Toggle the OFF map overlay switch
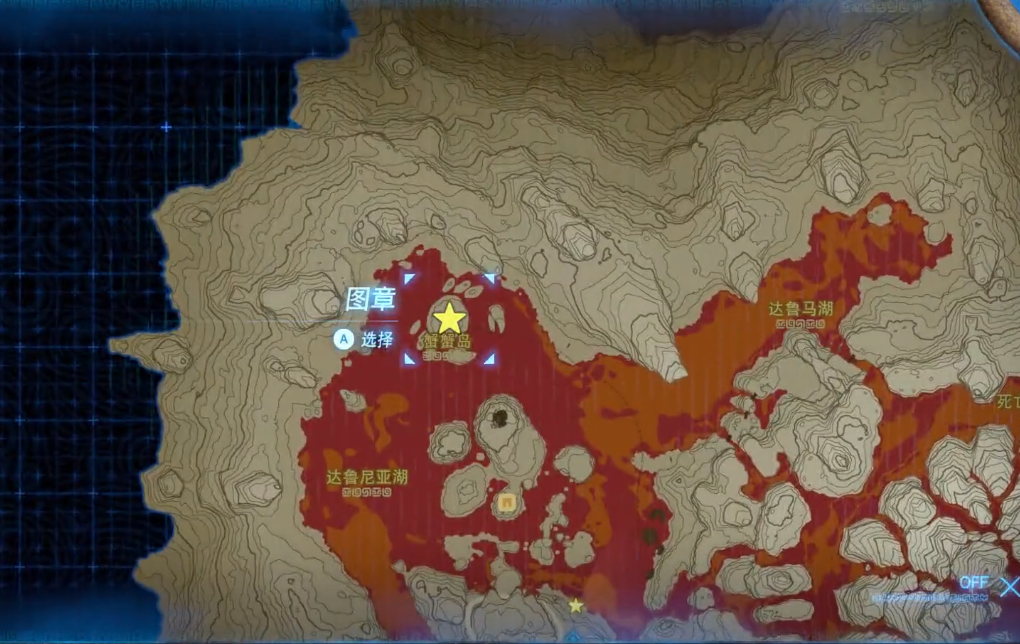 pyautogui.click(x=974, y=582)
